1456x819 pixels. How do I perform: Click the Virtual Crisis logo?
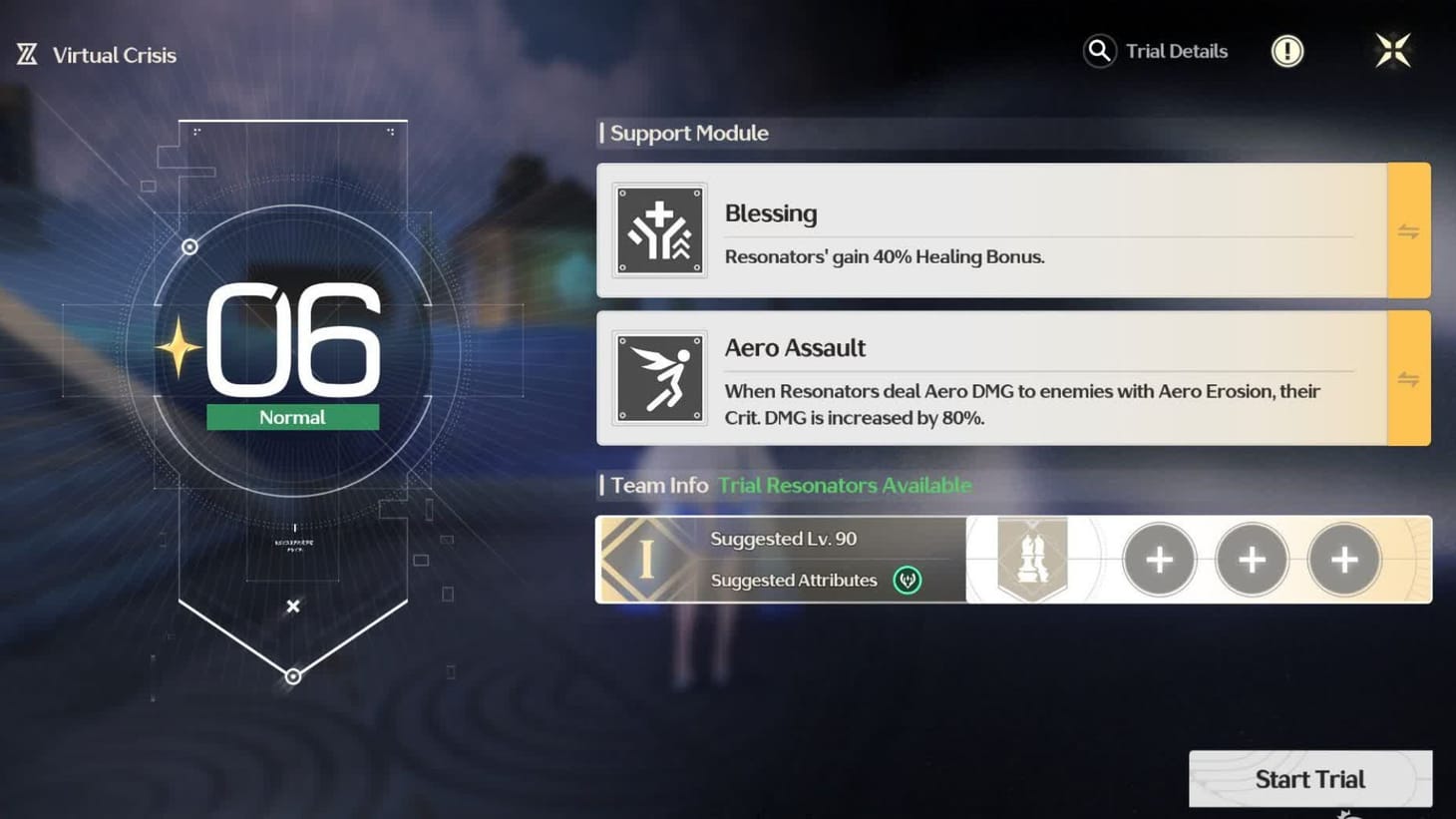(x=25, y=52)
